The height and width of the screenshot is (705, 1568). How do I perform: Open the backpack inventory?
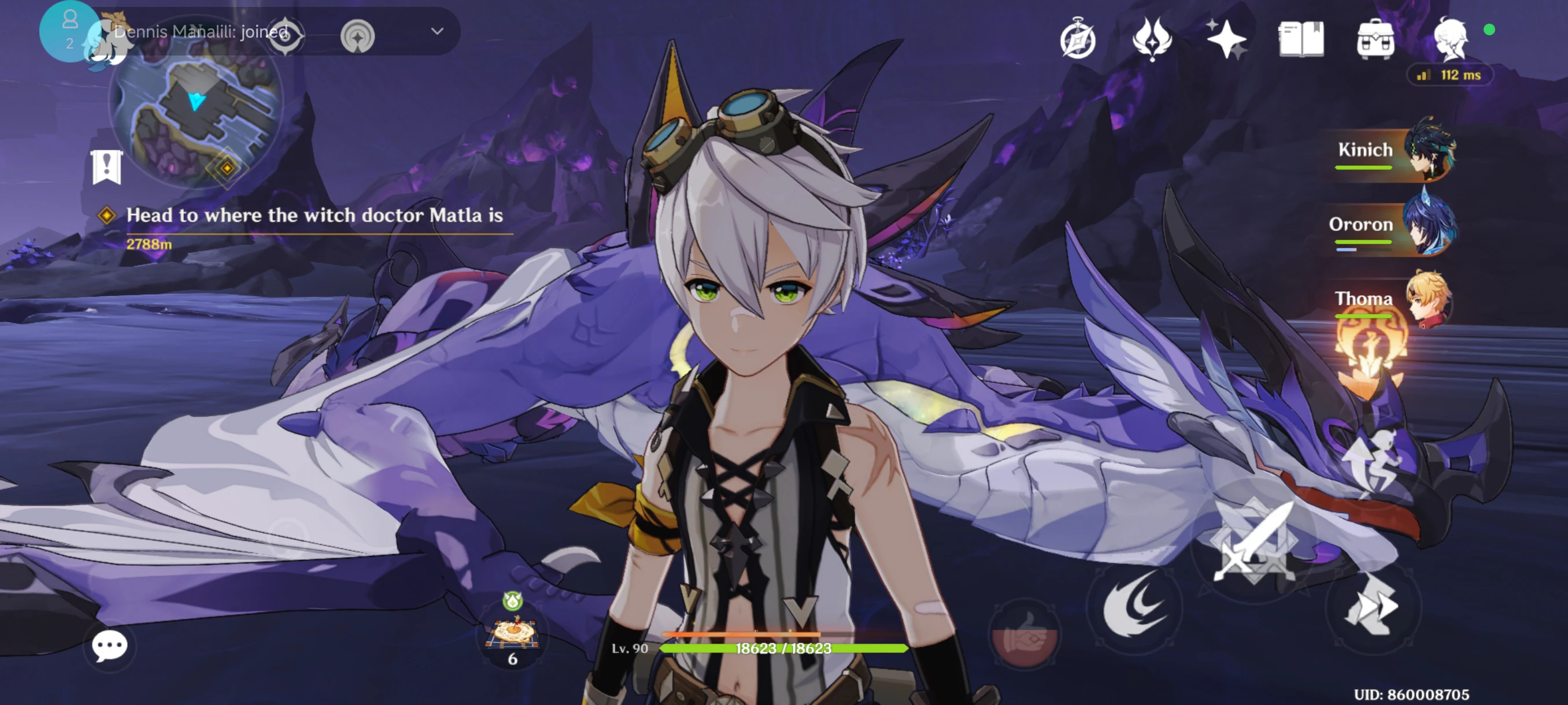pyautogui.click(x=1375, y=39)
